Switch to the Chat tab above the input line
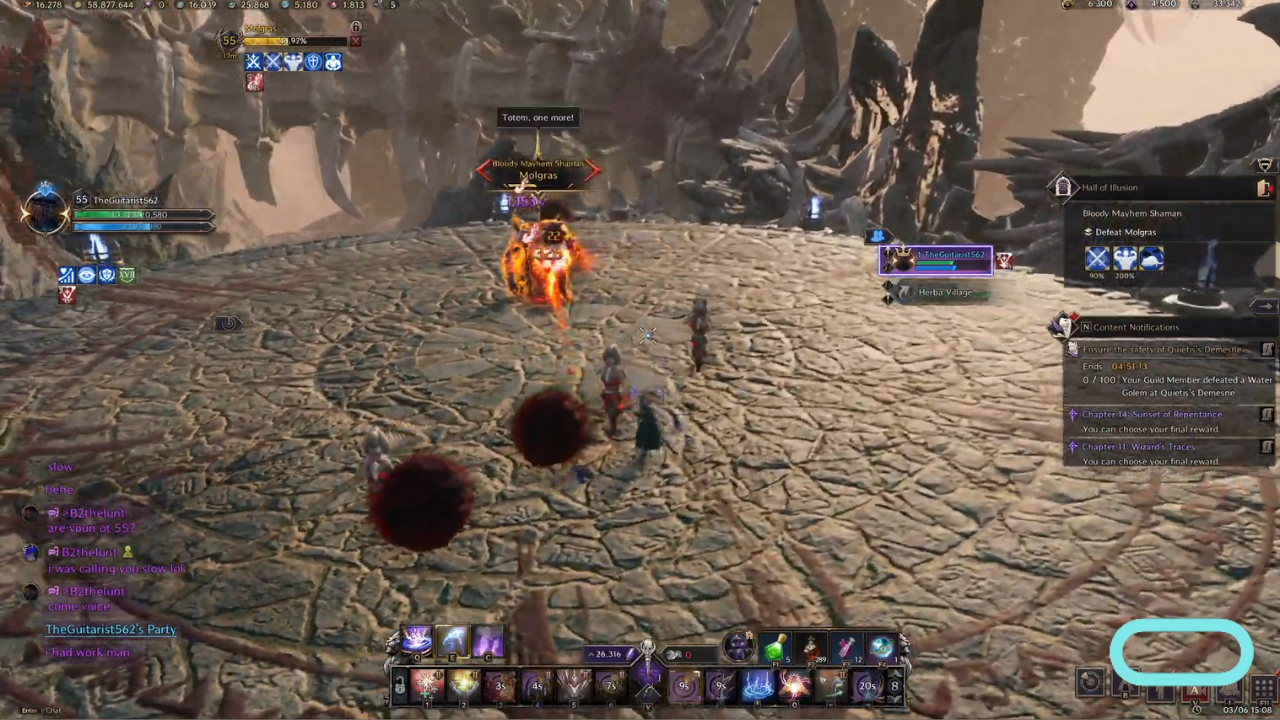 [53, 710]
